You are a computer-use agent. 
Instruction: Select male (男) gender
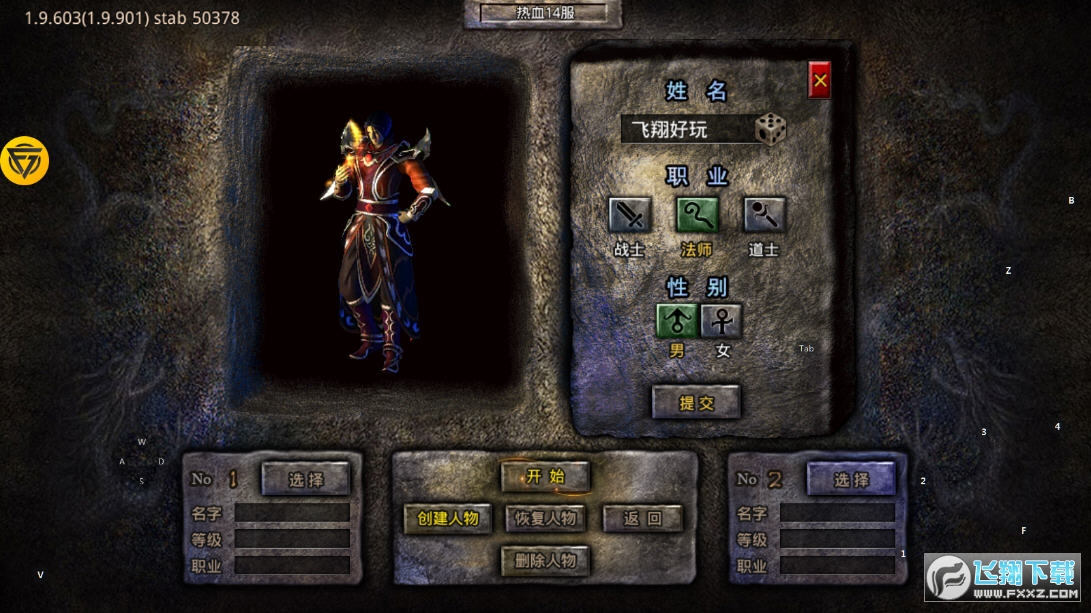(677, 321)
